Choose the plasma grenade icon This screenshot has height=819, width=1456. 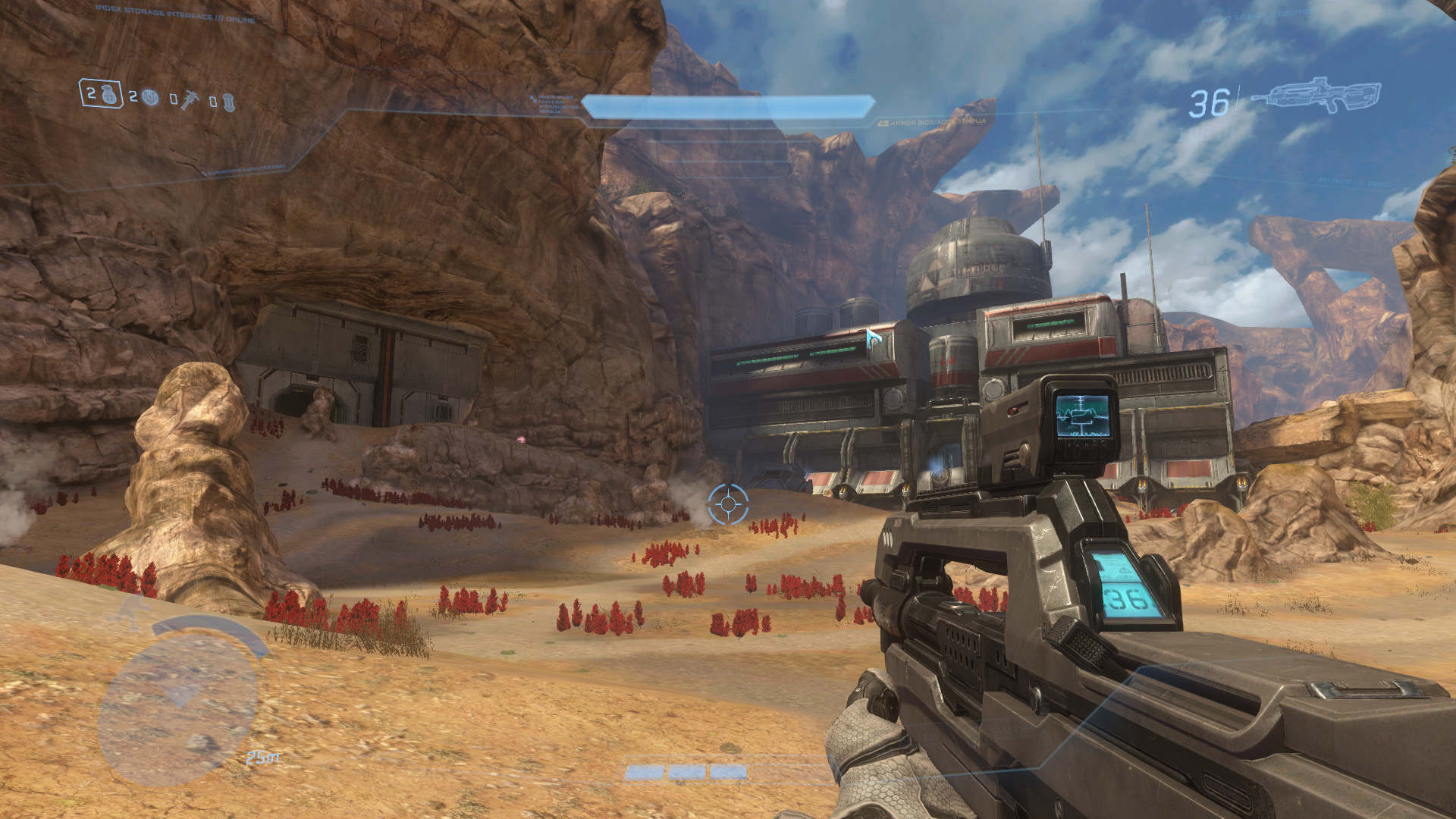[151, 98]
